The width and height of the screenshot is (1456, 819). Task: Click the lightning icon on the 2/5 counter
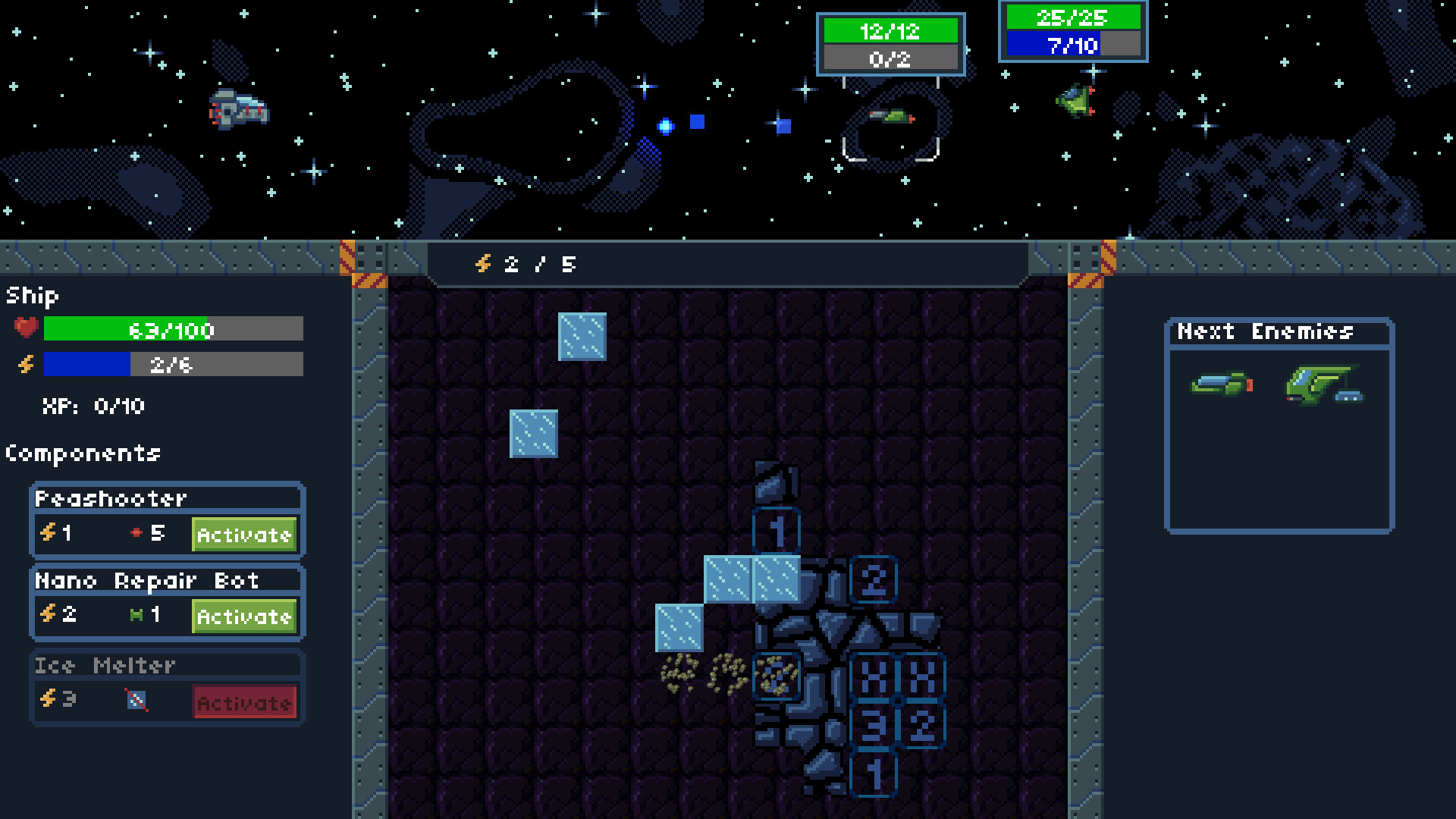click(x=483, y=265)
